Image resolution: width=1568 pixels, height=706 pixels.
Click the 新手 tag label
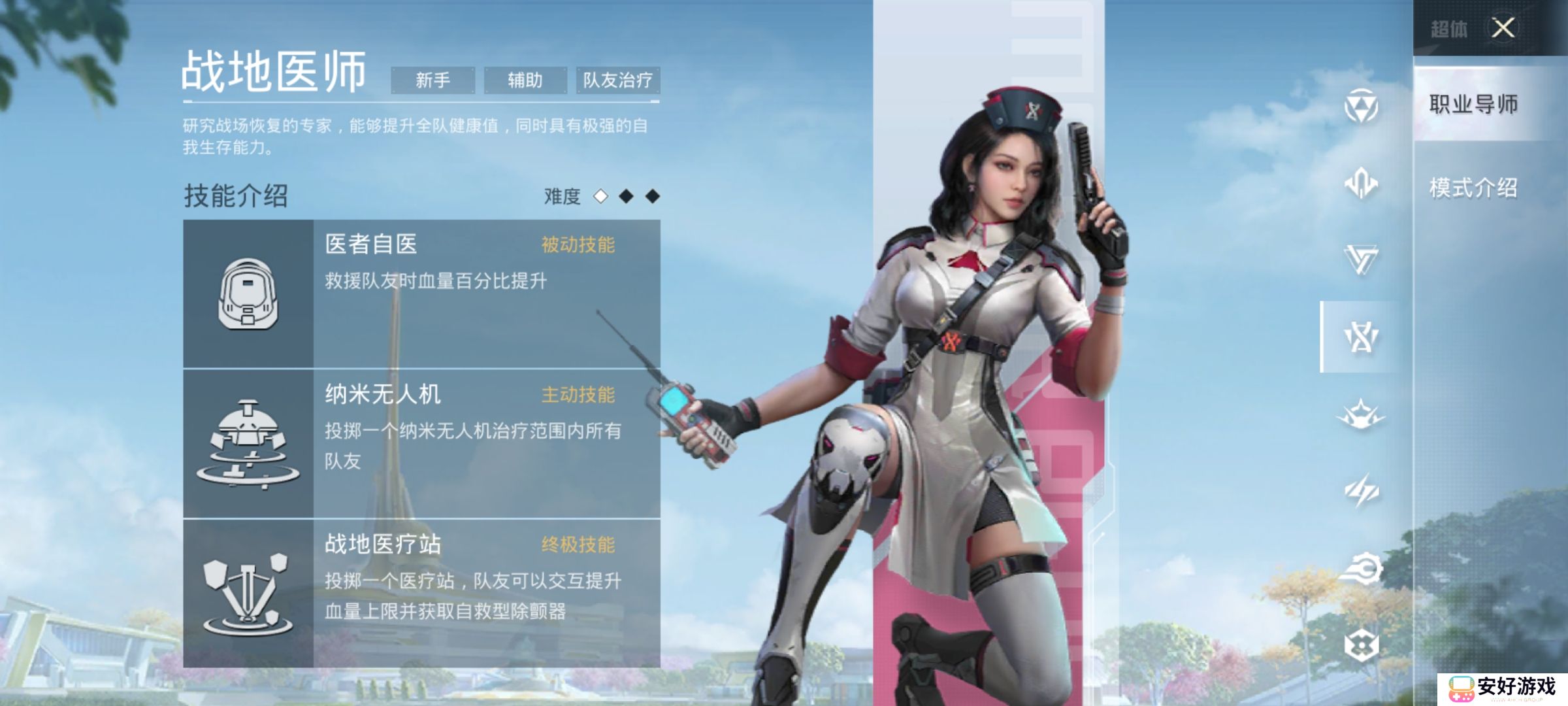[x=433, y=80]
